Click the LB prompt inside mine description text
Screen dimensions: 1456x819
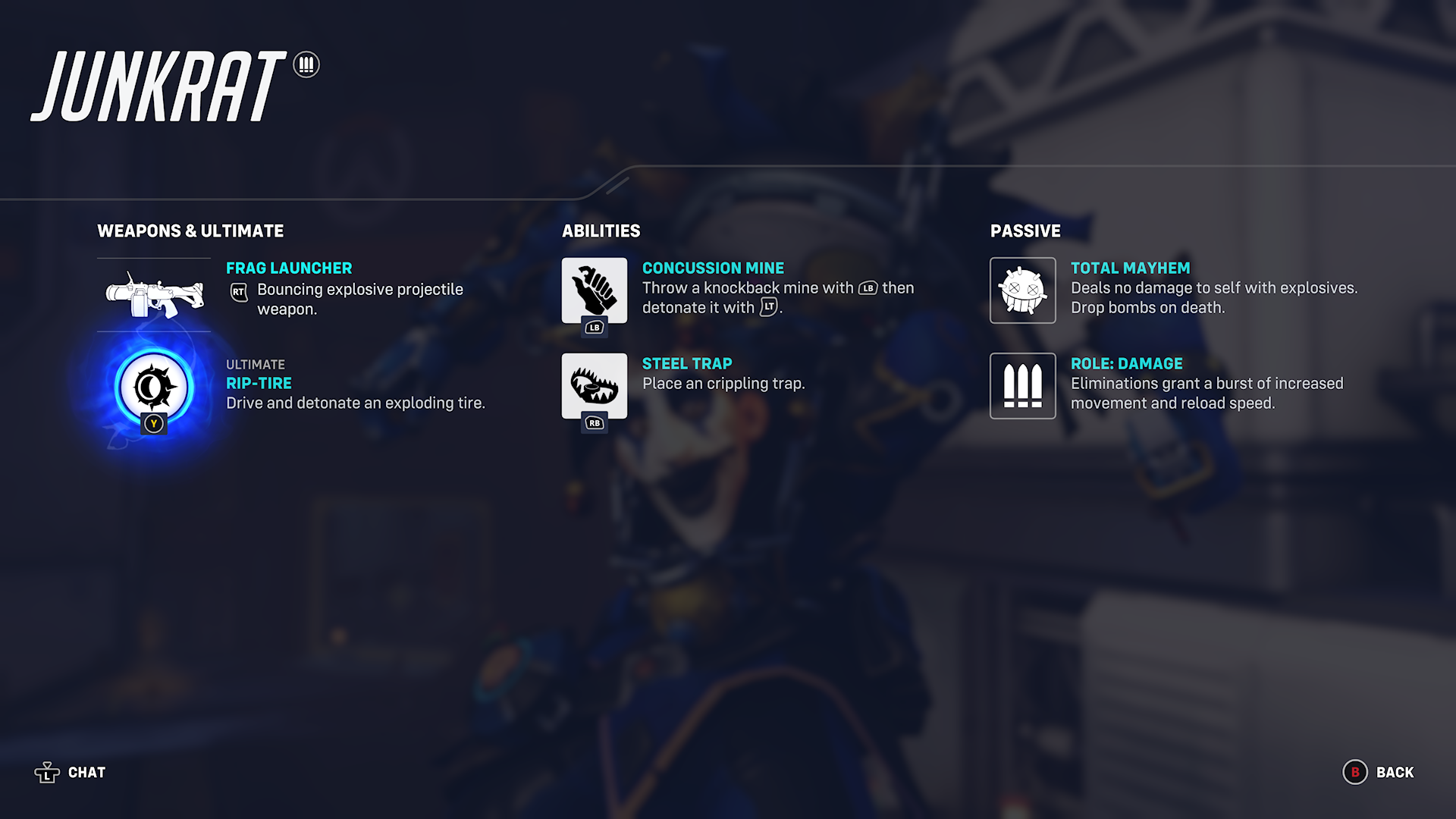(869, 288)
